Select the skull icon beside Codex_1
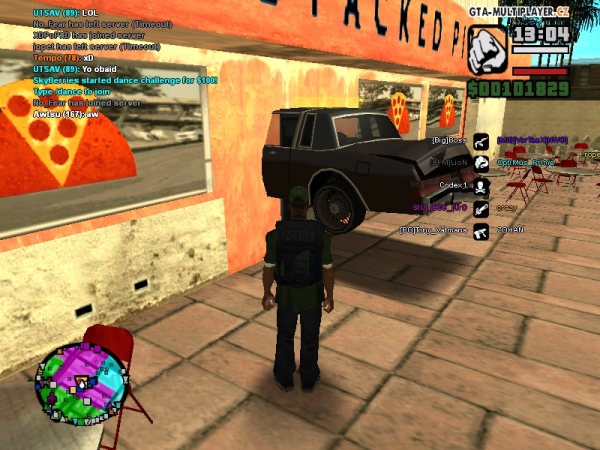Image resolution: width=600 pixels, height=450 pixels. (481, 186)
